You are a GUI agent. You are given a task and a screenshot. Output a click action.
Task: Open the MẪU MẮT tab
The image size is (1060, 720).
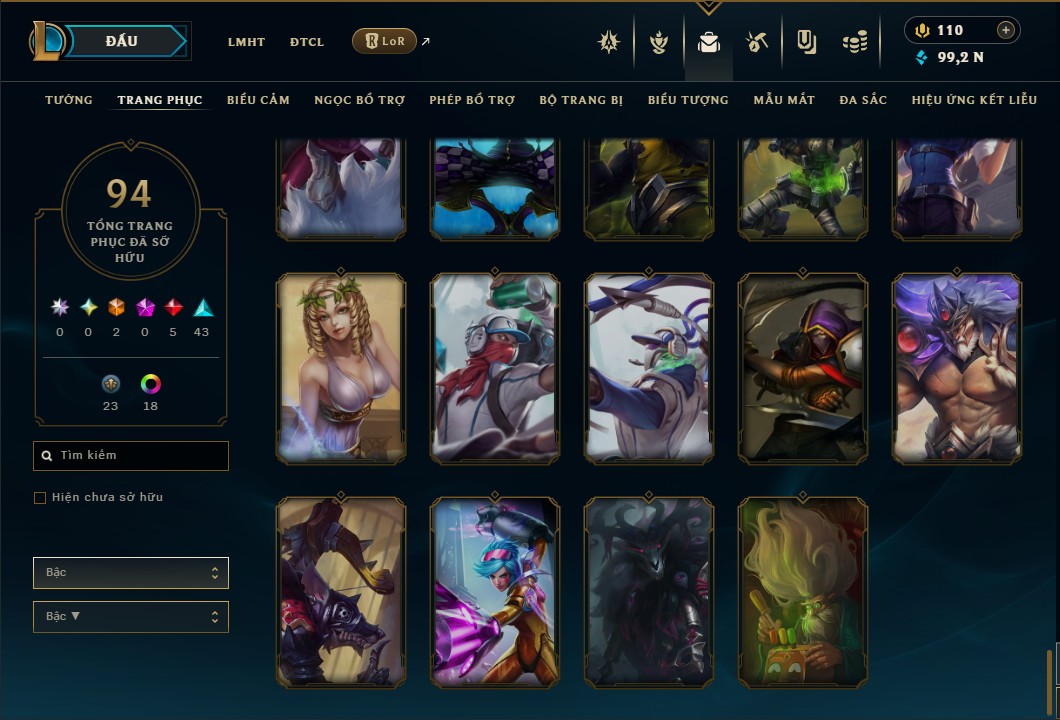pyautogui.click(x=784, y=100)
